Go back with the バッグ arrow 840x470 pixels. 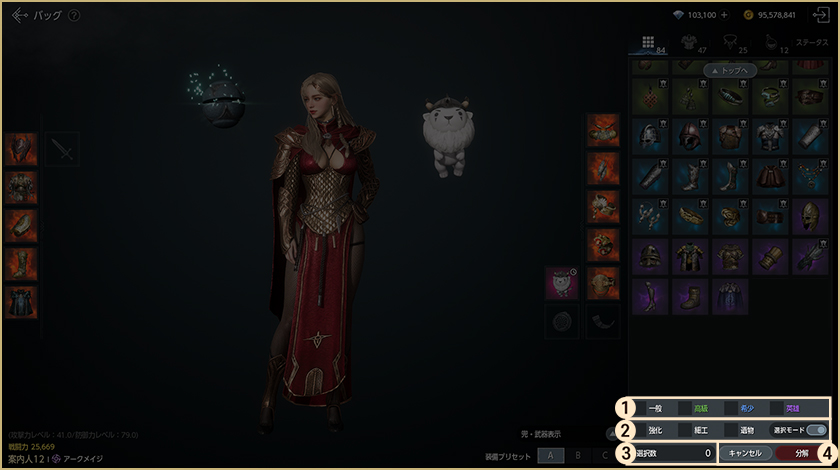coord(19,16)
